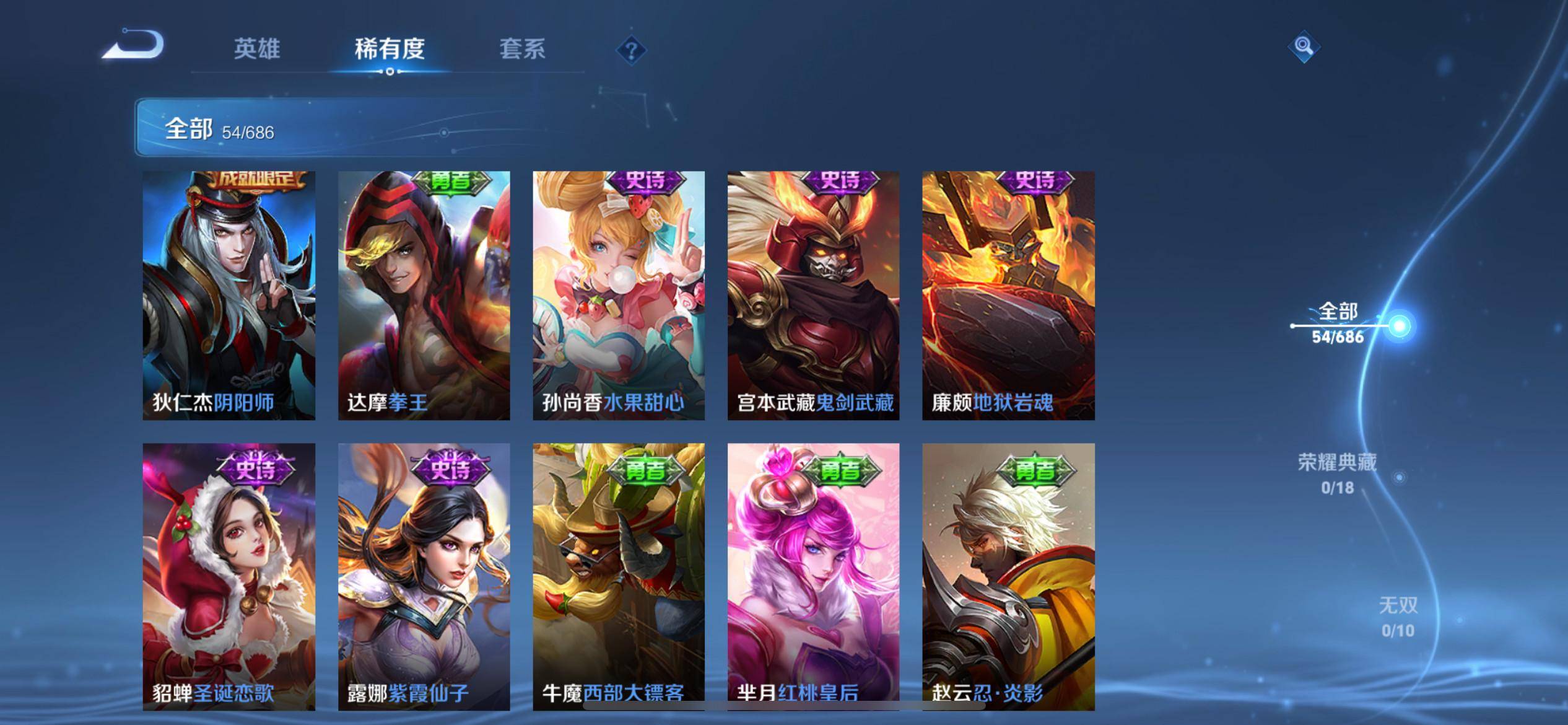Filter by 荣耀典藏 rarity
The image size is (1568, 725).
[1337, 473]
